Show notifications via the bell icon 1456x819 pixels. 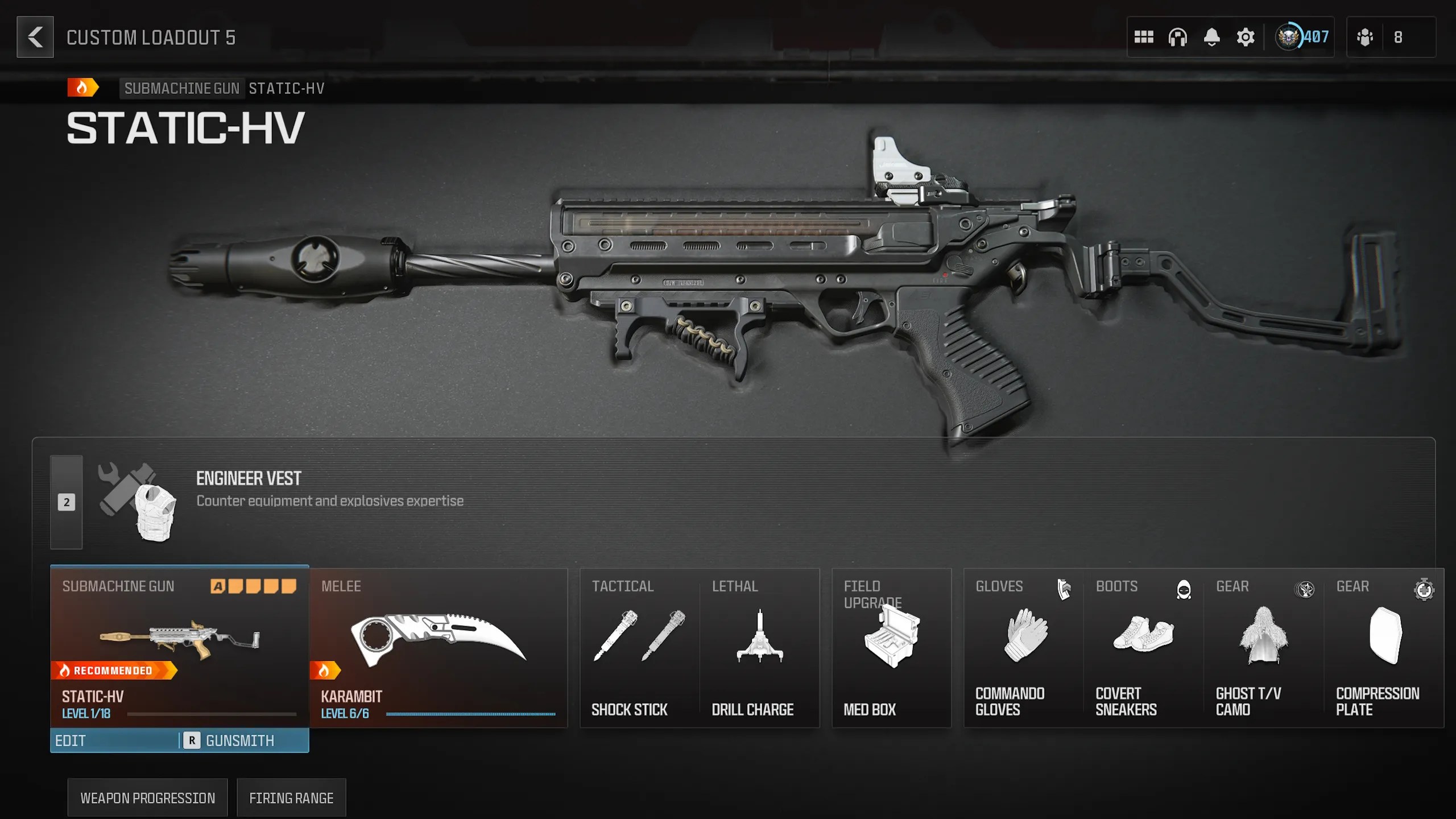[1211, 38]
